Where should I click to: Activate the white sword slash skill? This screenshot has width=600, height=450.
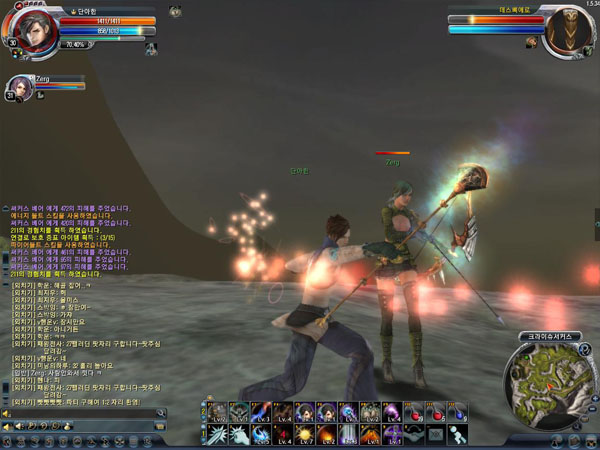click(217, 434)
